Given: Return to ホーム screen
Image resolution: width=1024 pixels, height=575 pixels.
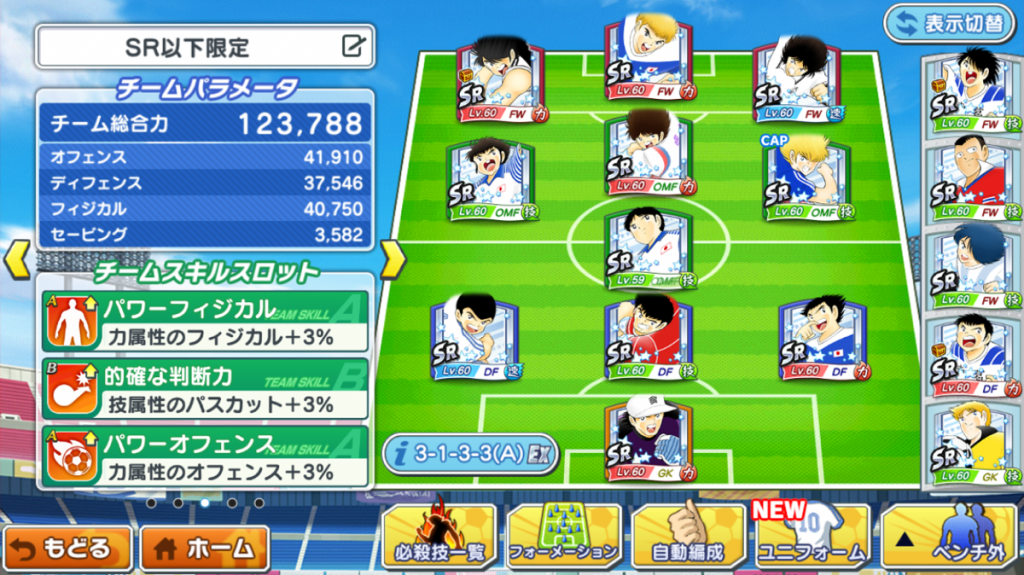Looking at the screenshot, I should pos(205,548).
